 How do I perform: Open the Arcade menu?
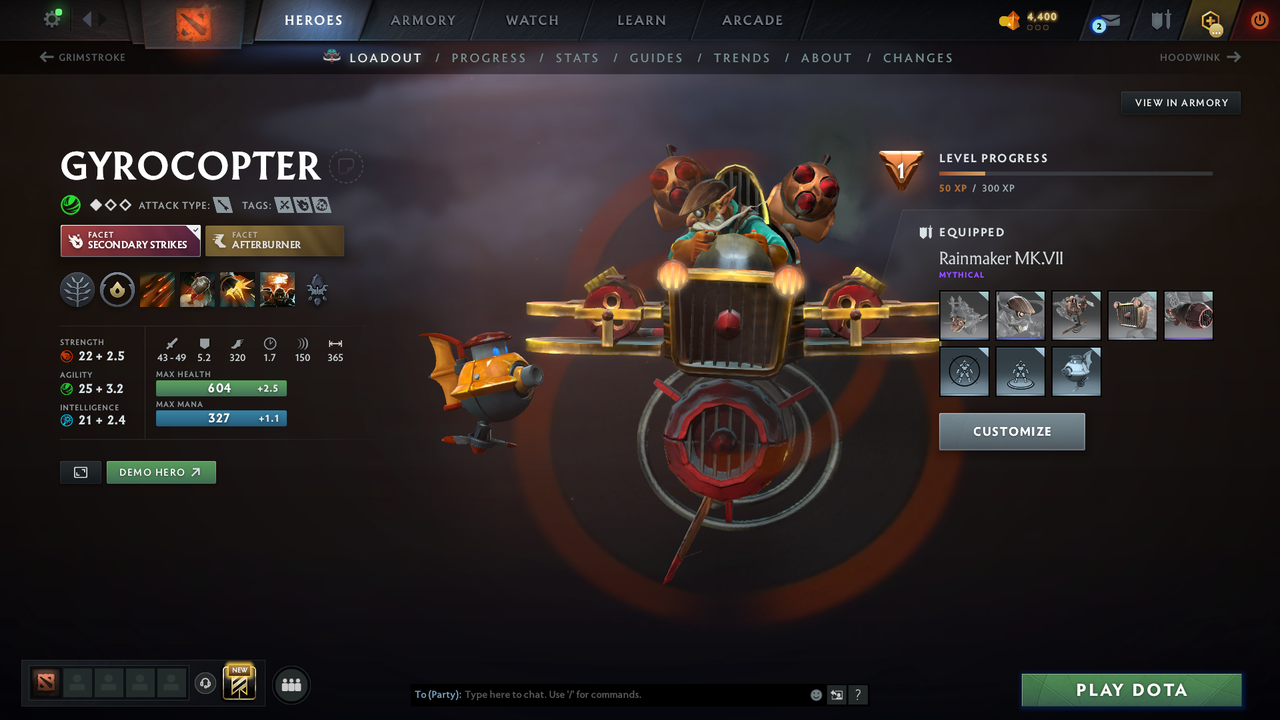point(751,20)
